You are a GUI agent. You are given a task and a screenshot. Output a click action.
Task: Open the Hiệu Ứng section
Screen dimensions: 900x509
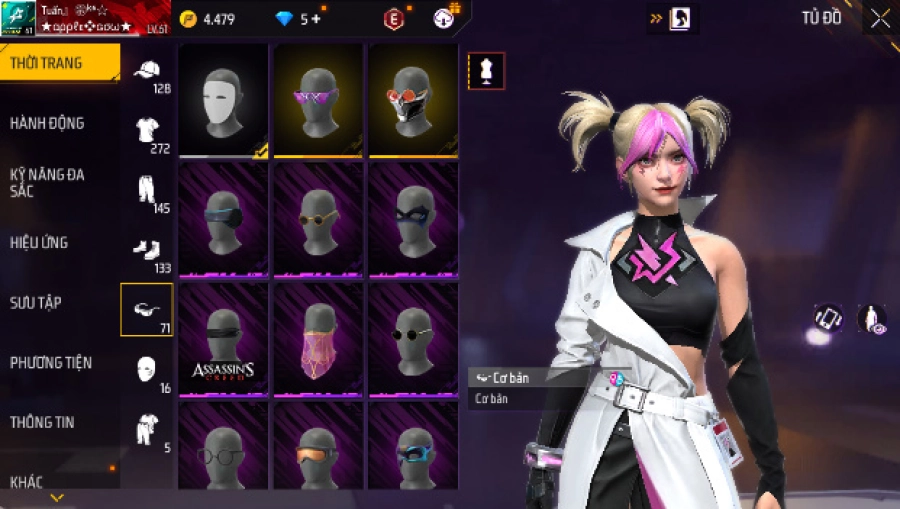click(x=39, y=242)
